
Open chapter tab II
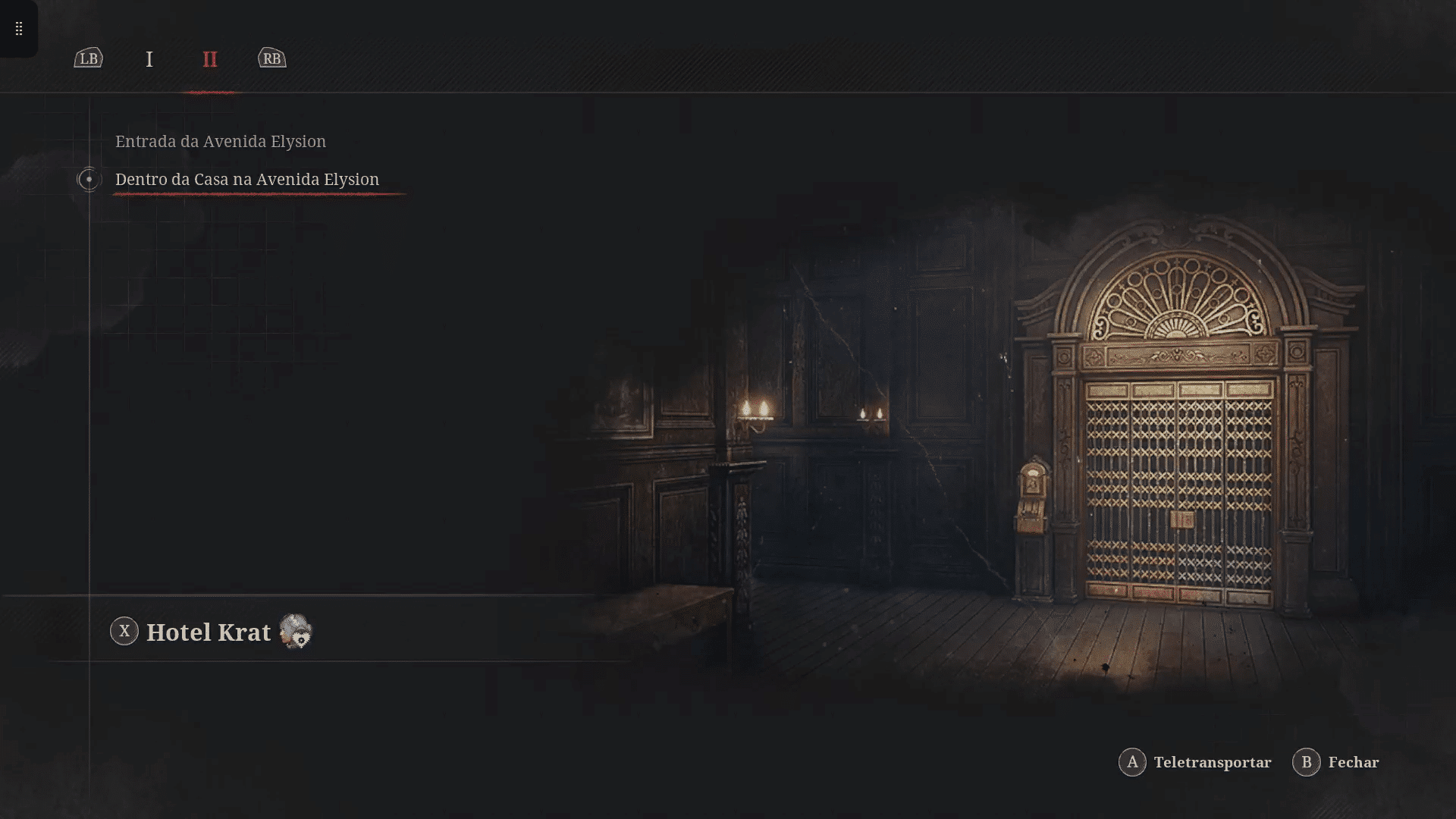(x=210, y=59)
